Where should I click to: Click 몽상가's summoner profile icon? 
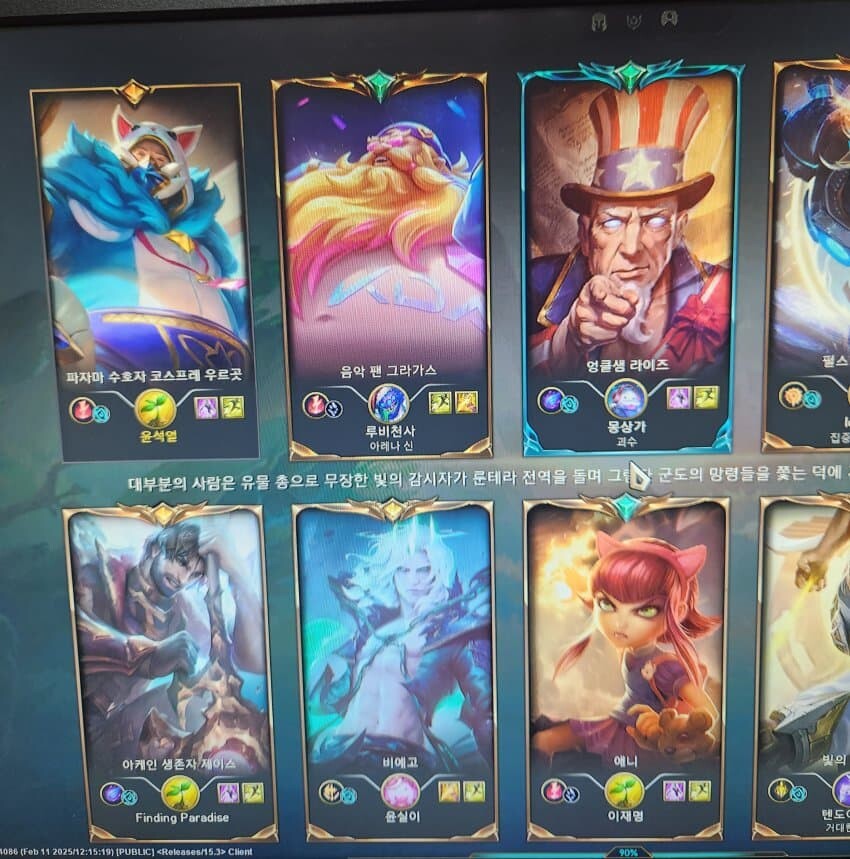point(625,399)
